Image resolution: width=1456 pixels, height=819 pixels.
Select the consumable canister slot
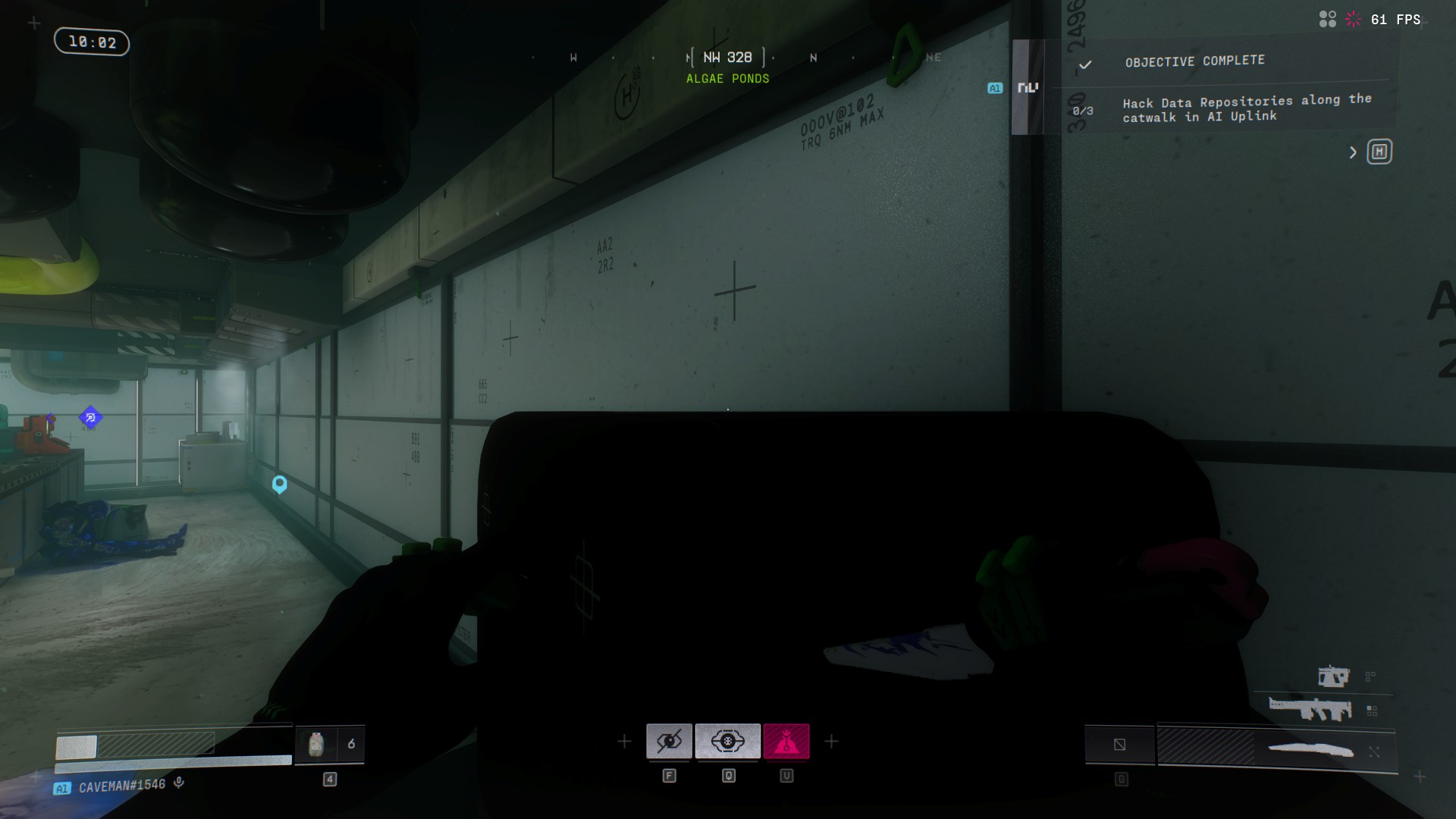(317, 745)
